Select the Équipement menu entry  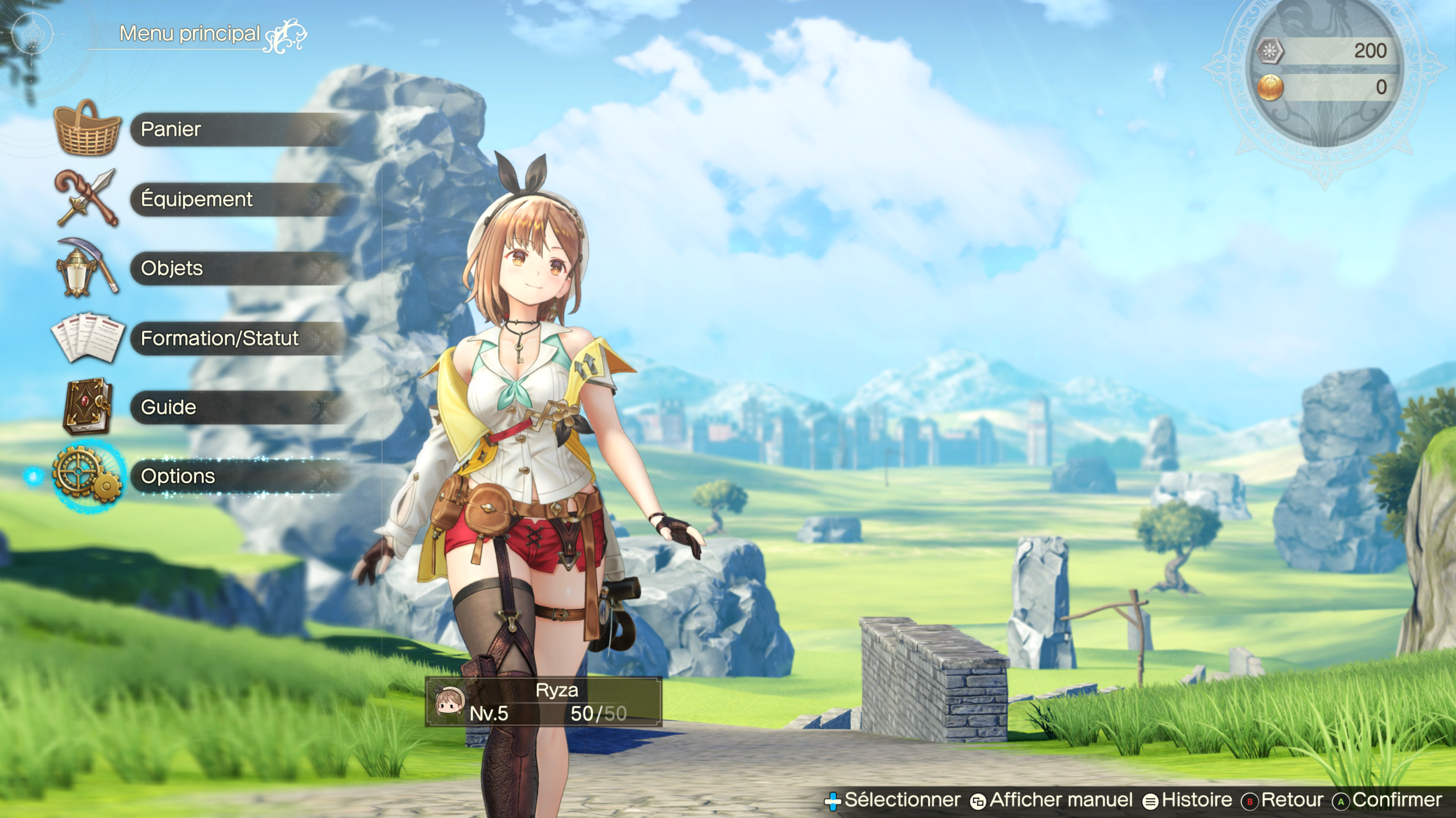[x=239, y=200]
